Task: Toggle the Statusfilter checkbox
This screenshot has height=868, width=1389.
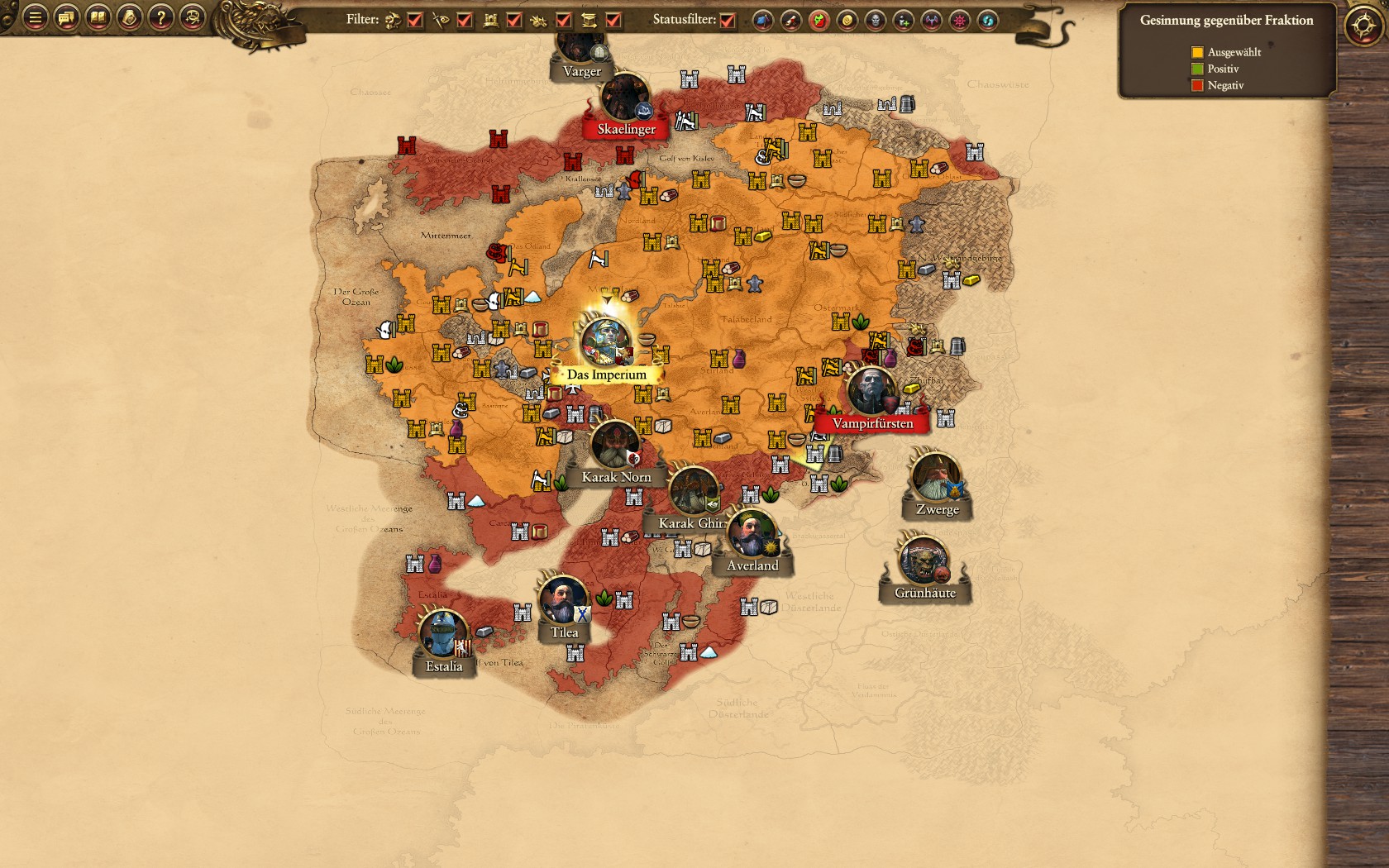Action: click(728, 20)
